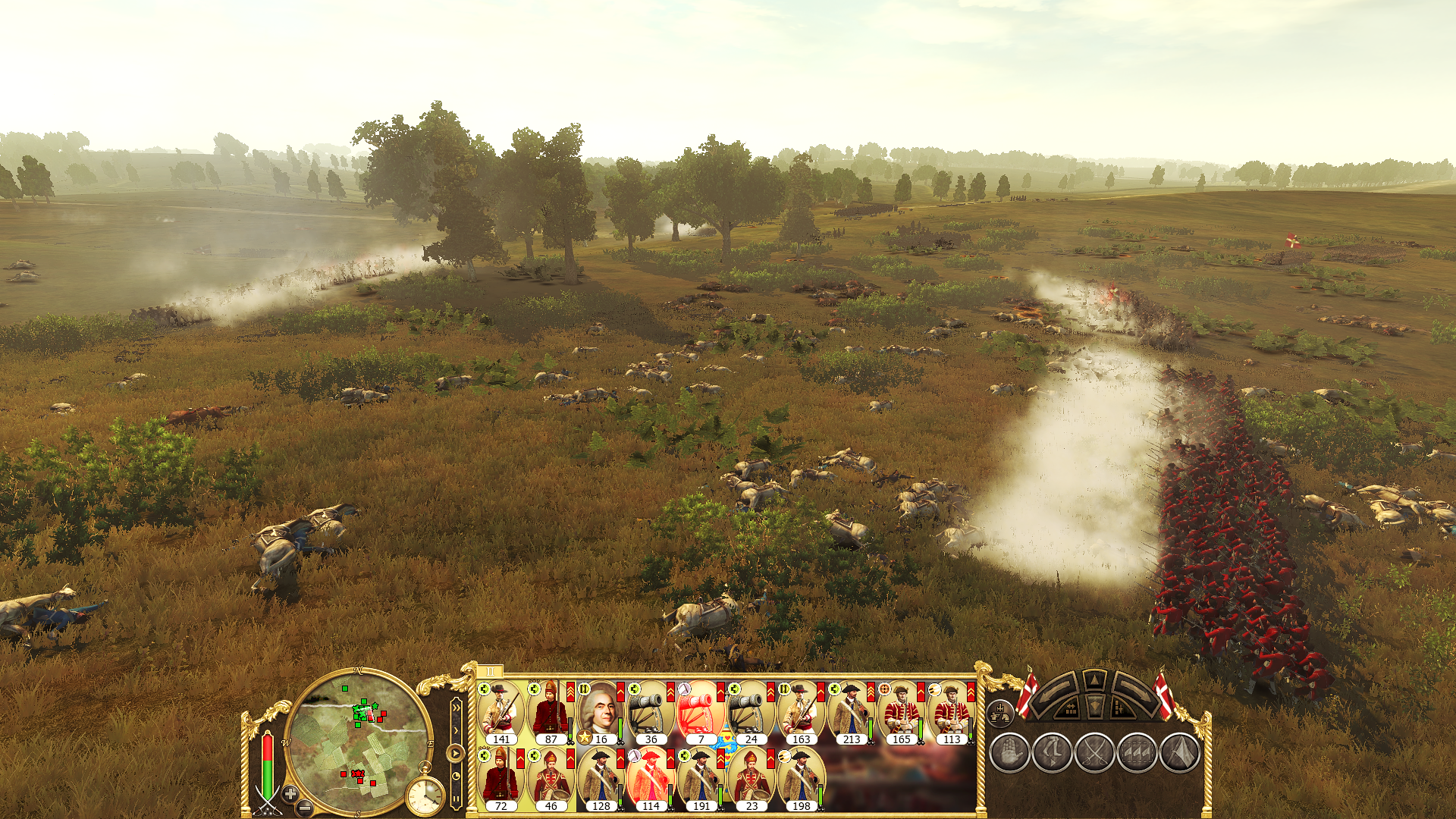1456x819 pixels.
Task: Activate the halt order open-hand button
Action: pos(1009,753)
